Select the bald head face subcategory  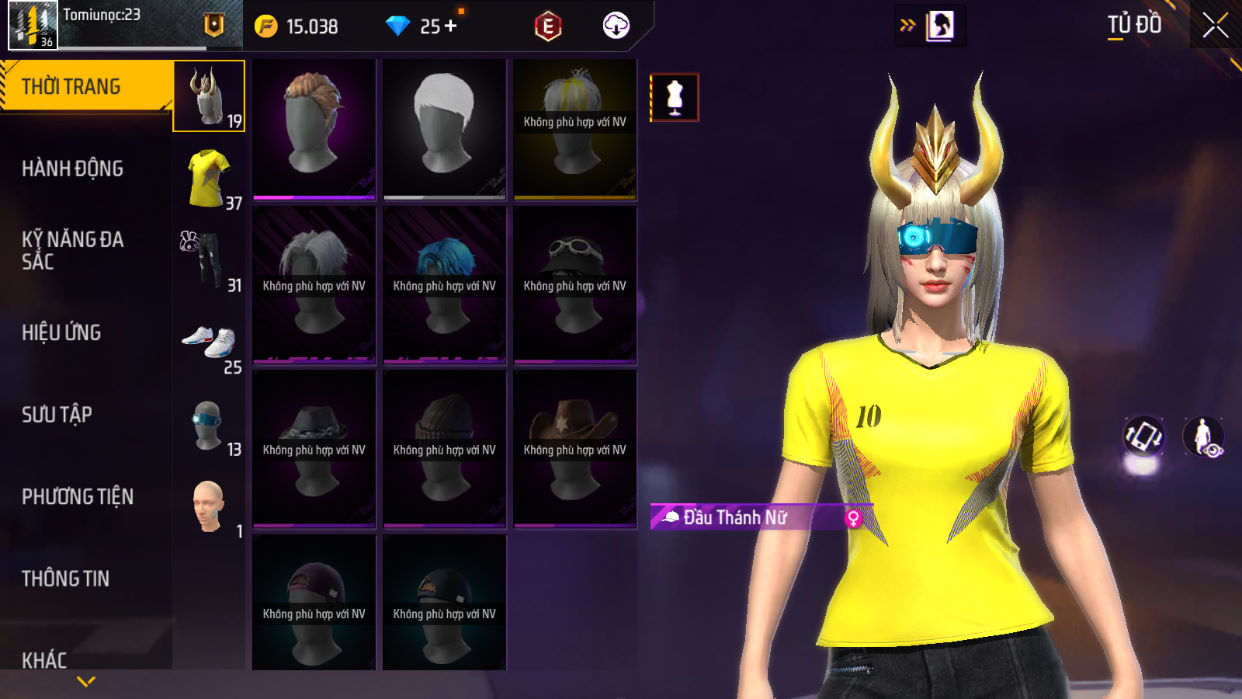(209, 506)
